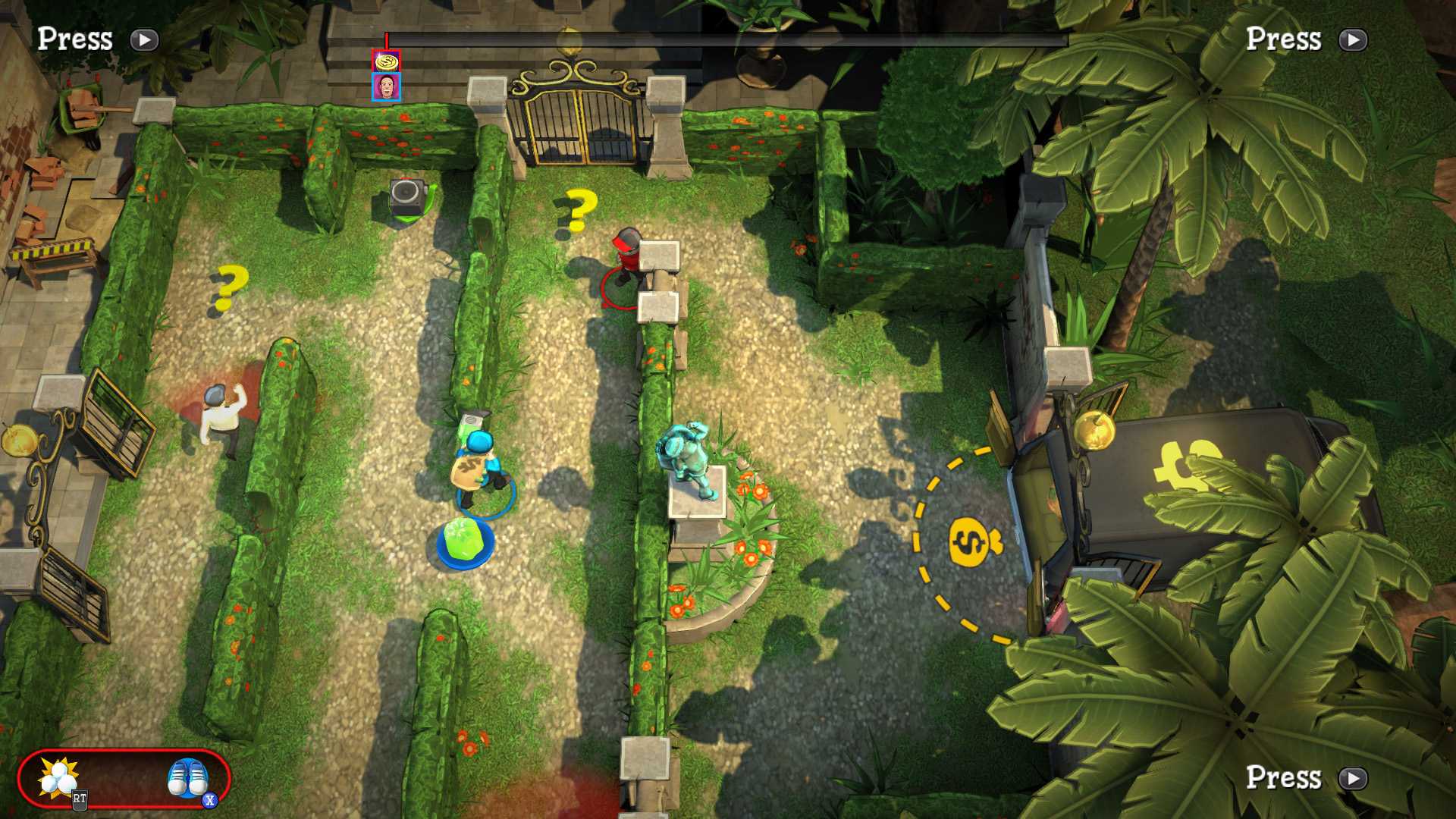
Task: Click the red marker on the top progress bar
Action: tap(387, 37)
